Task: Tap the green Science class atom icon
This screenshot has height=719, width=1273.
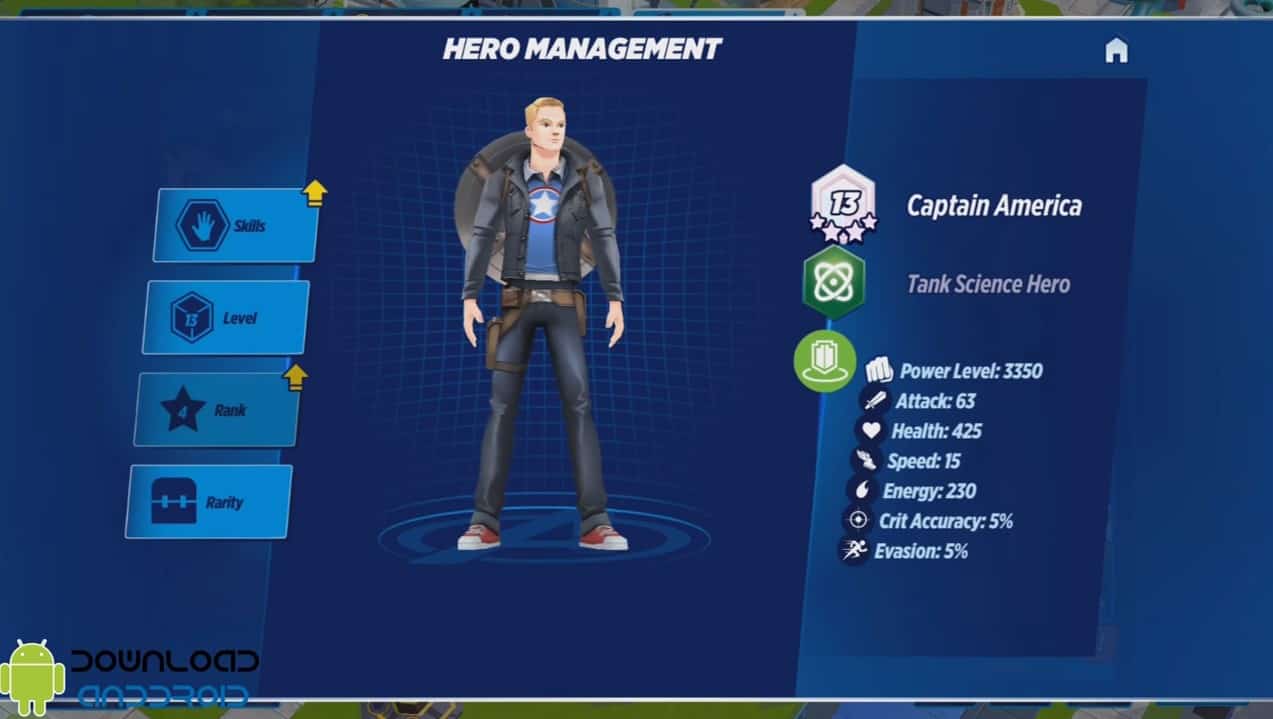Action: pos(833,284)
